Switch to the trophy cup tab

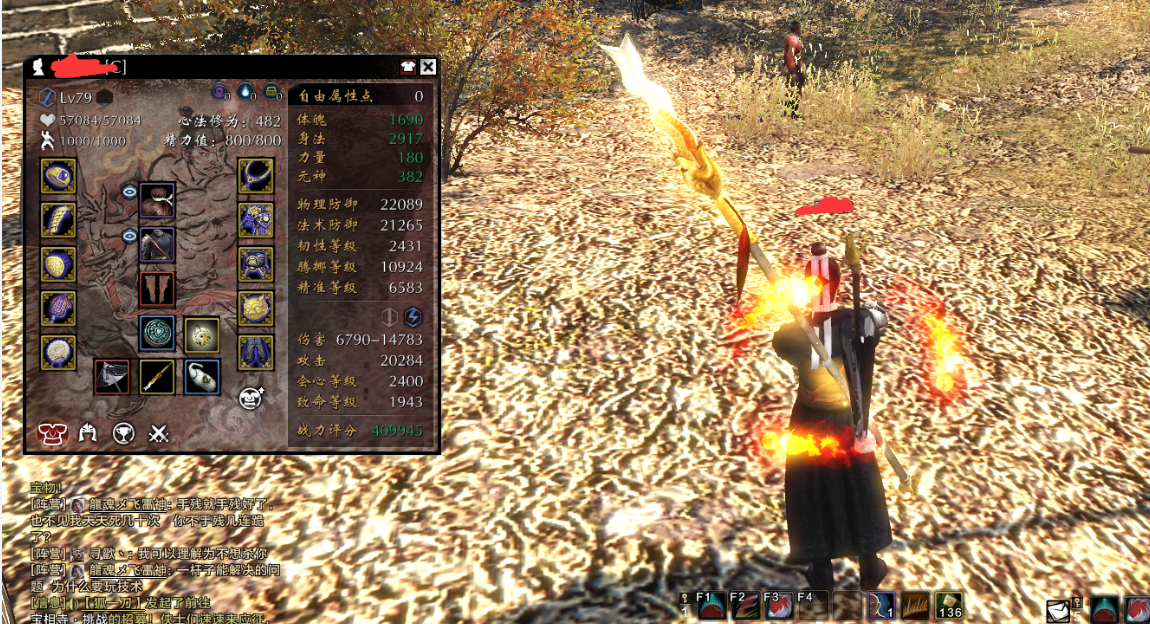(x=123, y=433)
